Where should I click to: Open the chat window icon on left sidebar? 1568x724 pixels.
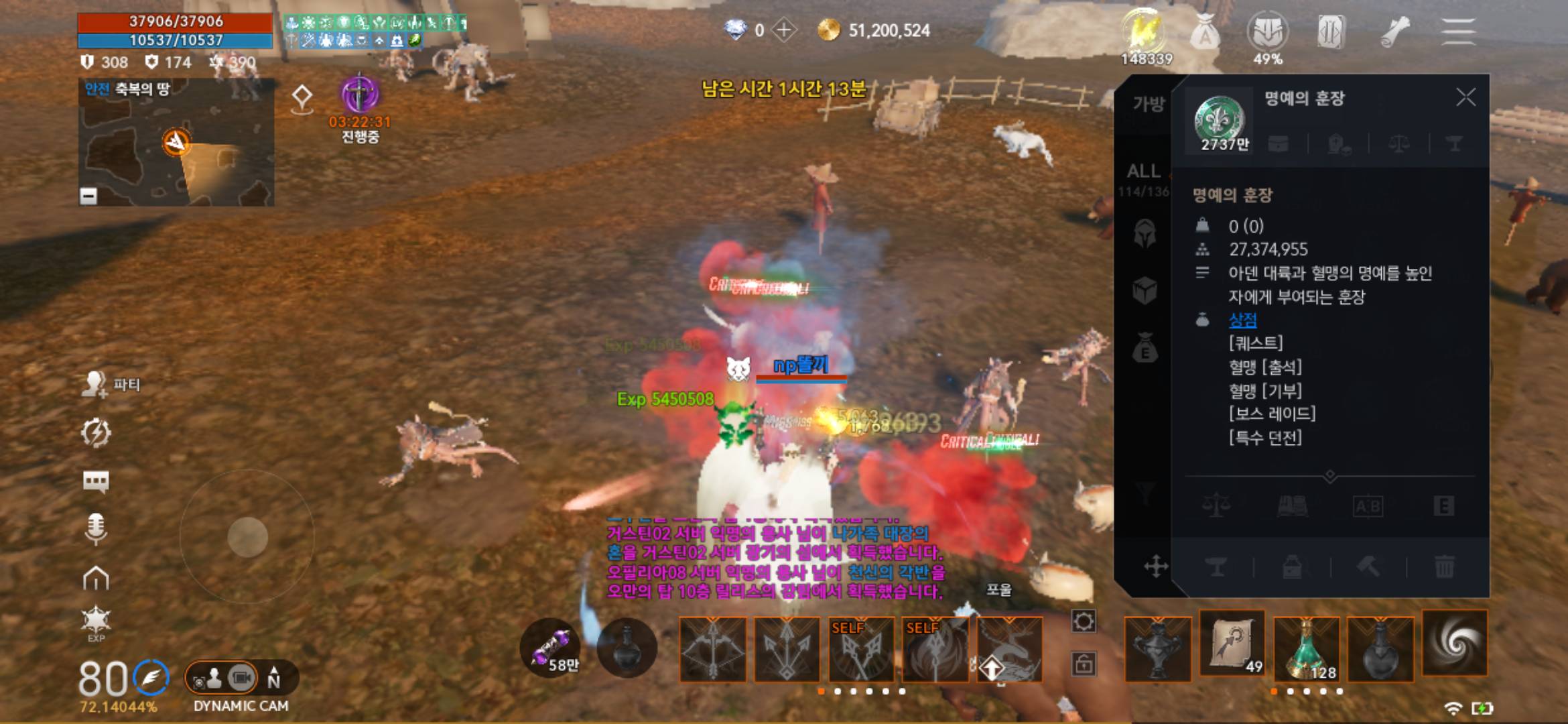tap(97, 481)
